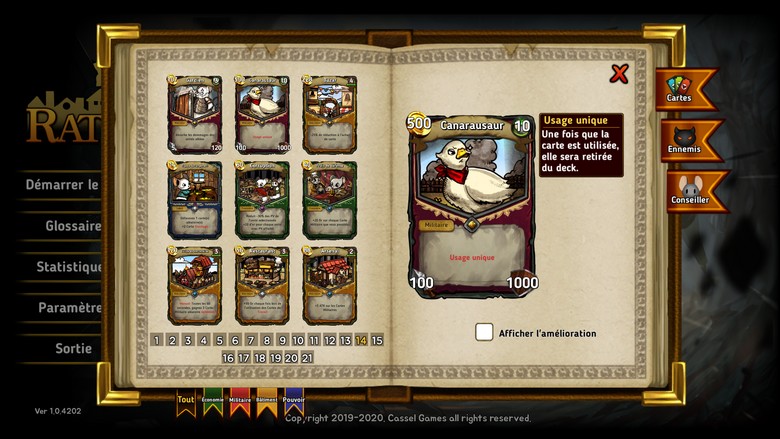780x439 pixels.
Task: Go to page 15 of cards
Action: click(x=377, y=341)
